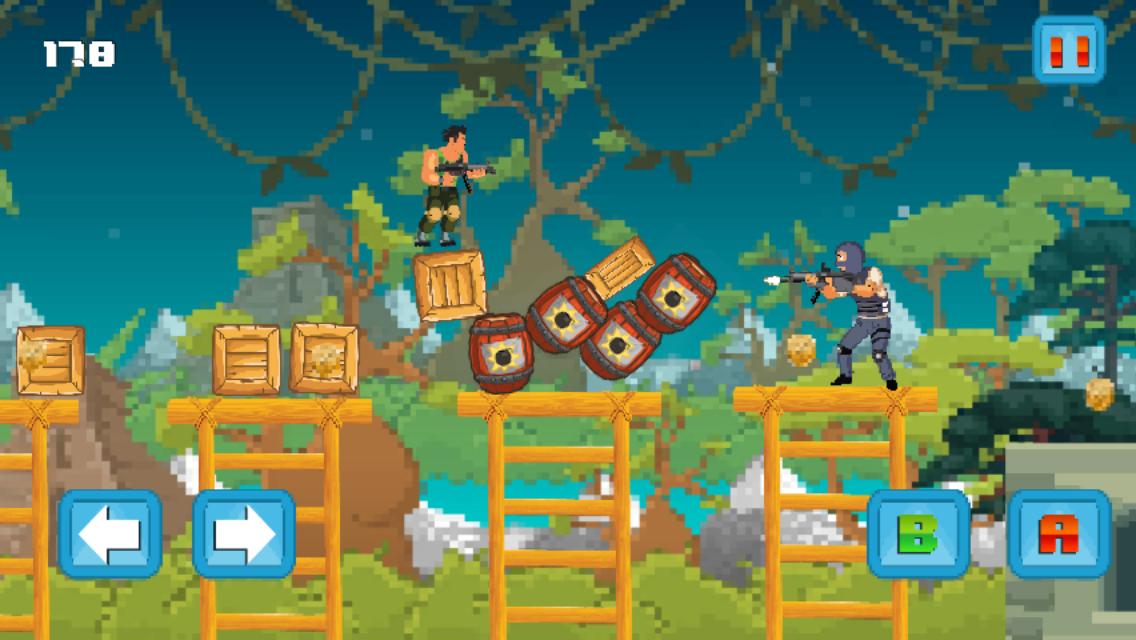Viewport: 1136px width, 640px height.
Task: Tap the left arrow movement button
Action: click(110, 534)
